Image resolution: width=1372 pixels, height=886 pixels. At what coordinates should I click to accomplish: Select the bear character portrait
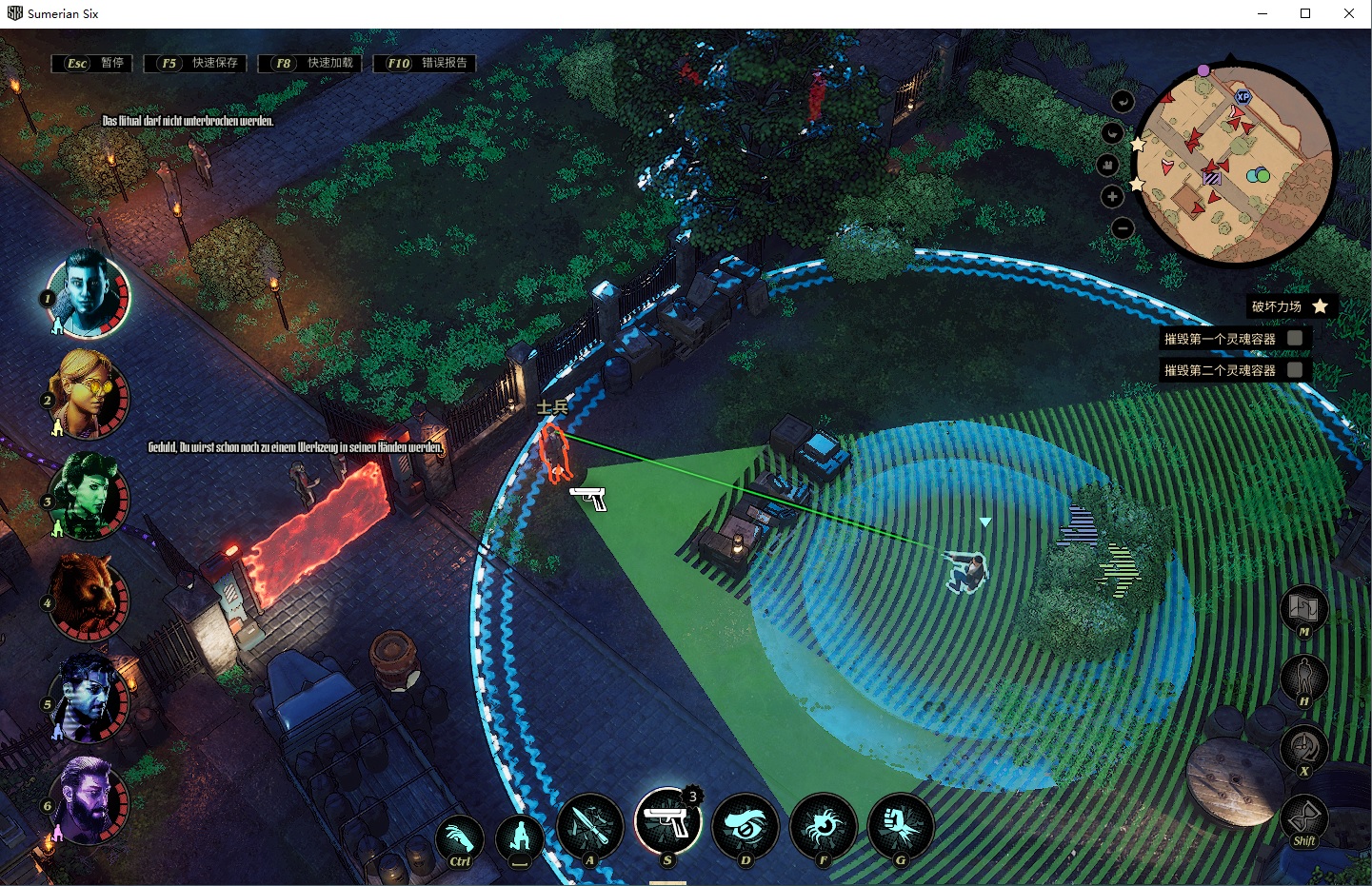[x=89, y=599]
